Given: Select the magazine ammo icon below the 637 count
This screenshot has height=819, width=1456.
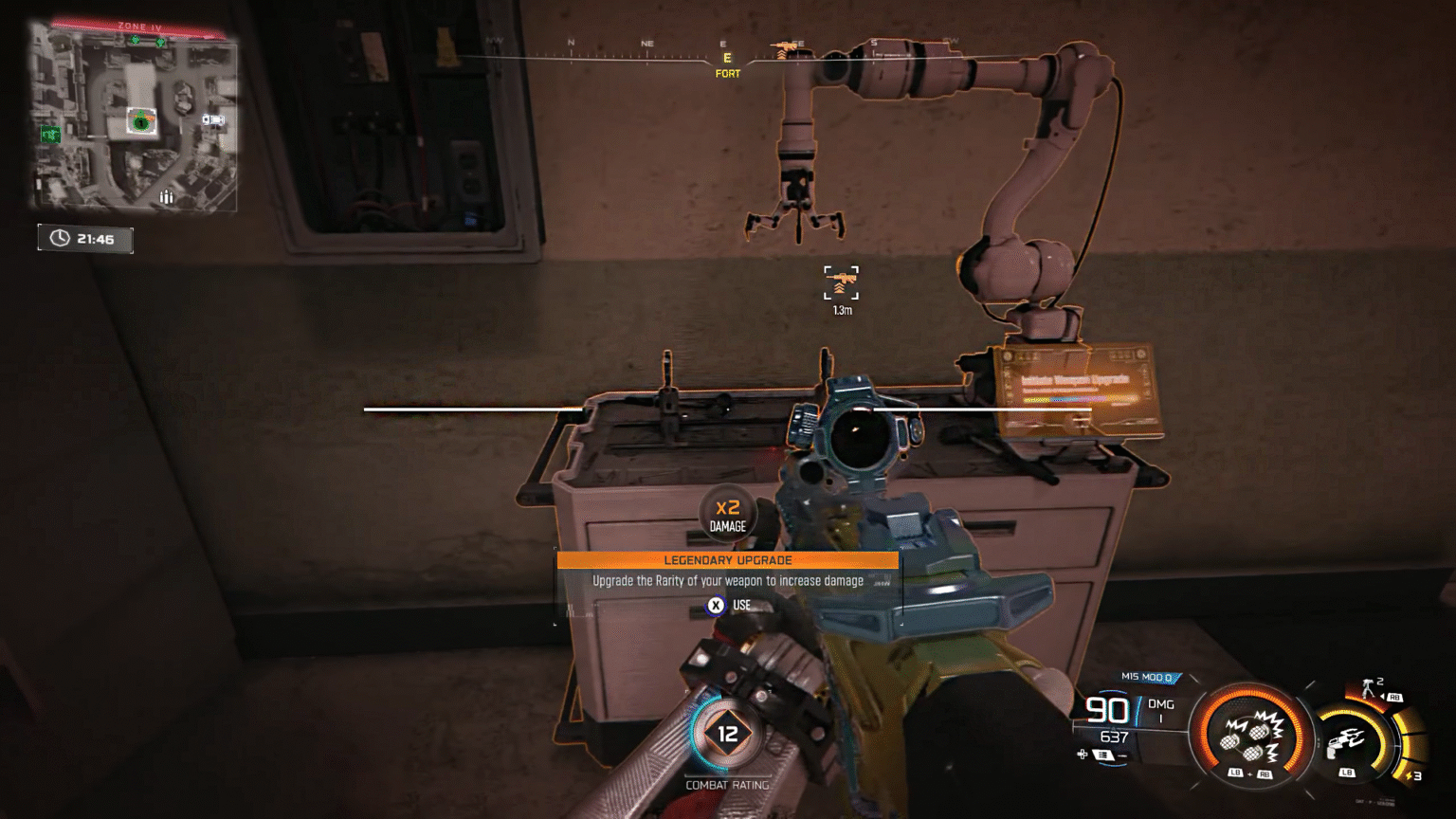Looking at the screenshot, I should 1104,753.
